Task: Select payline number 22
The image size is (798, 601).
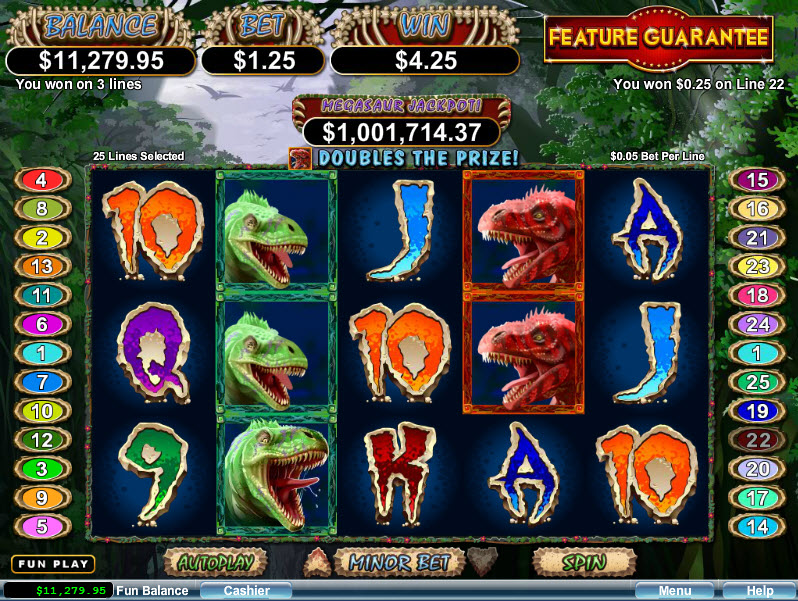Action: 757,440
